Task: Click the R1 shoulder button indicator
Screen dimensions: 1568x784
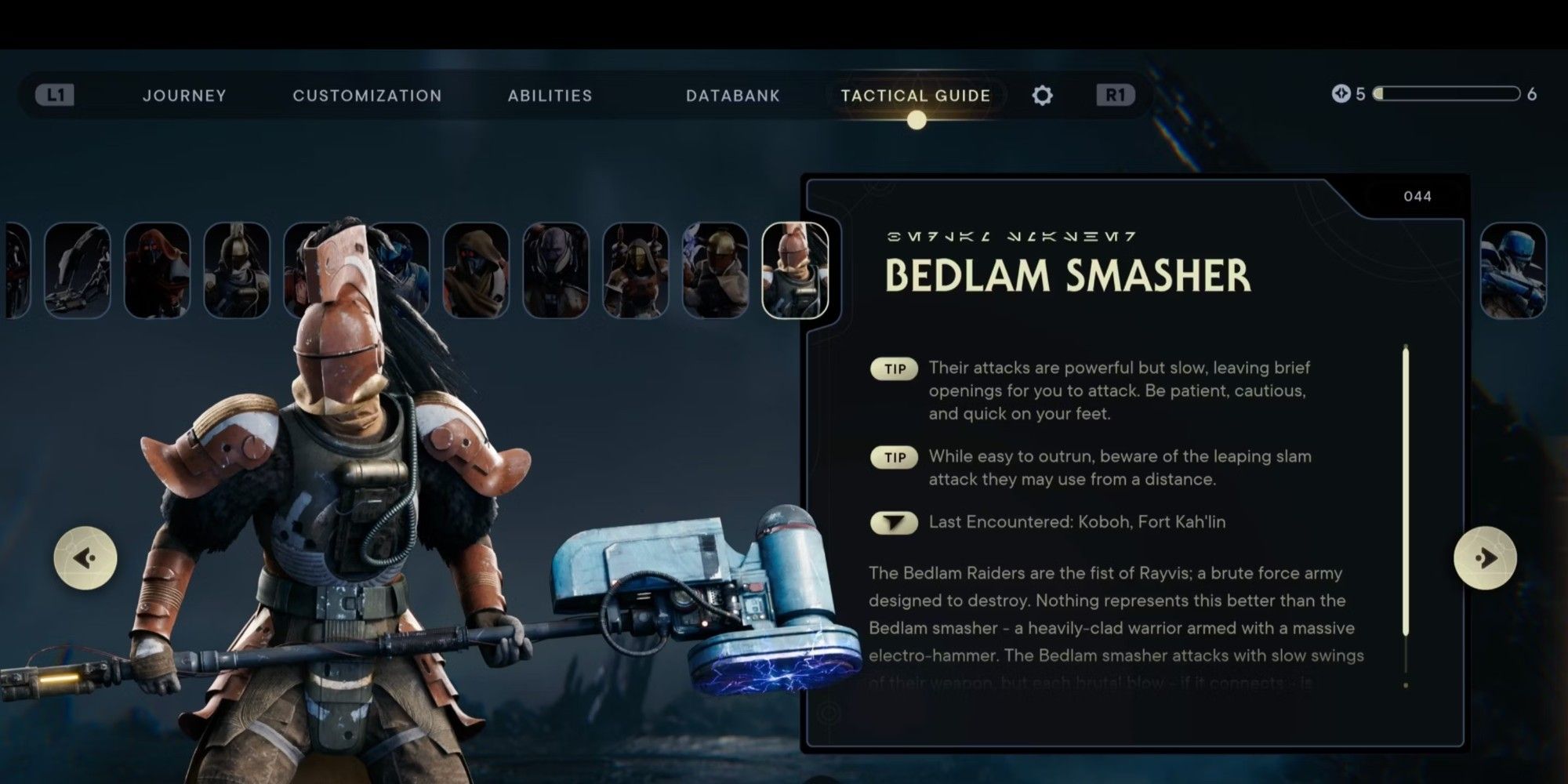Action: (x=1116, y=95)
